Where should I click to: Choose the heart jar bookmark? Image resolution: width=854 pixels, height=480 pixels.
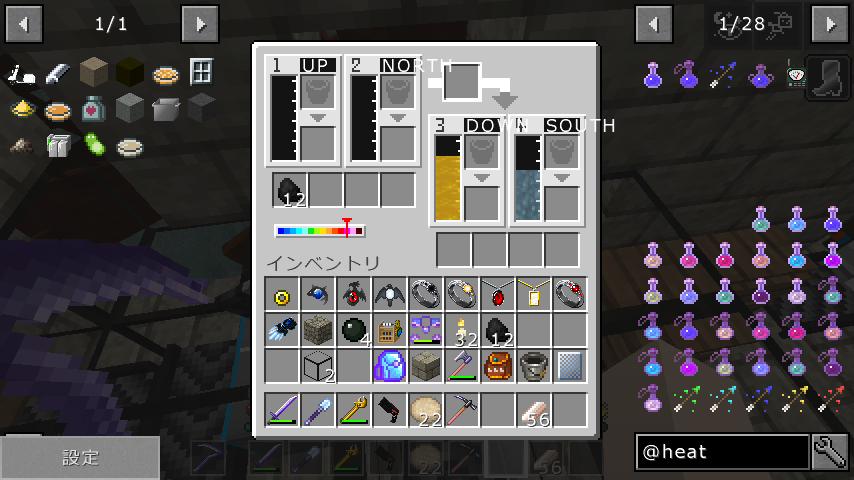tap(93, 108)
